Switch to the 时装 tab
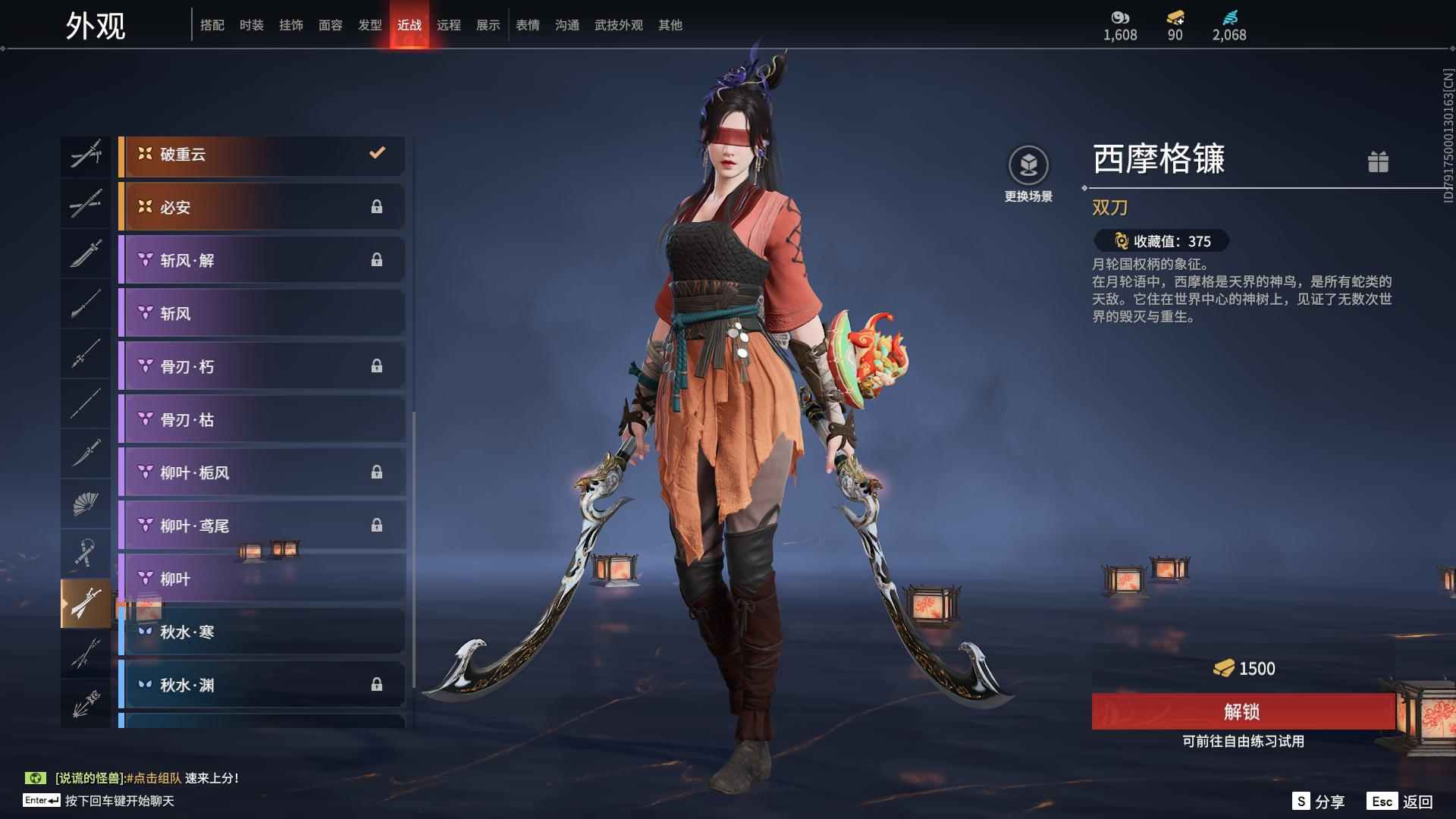Screen dimensions: 1456x819 (251, 25)
